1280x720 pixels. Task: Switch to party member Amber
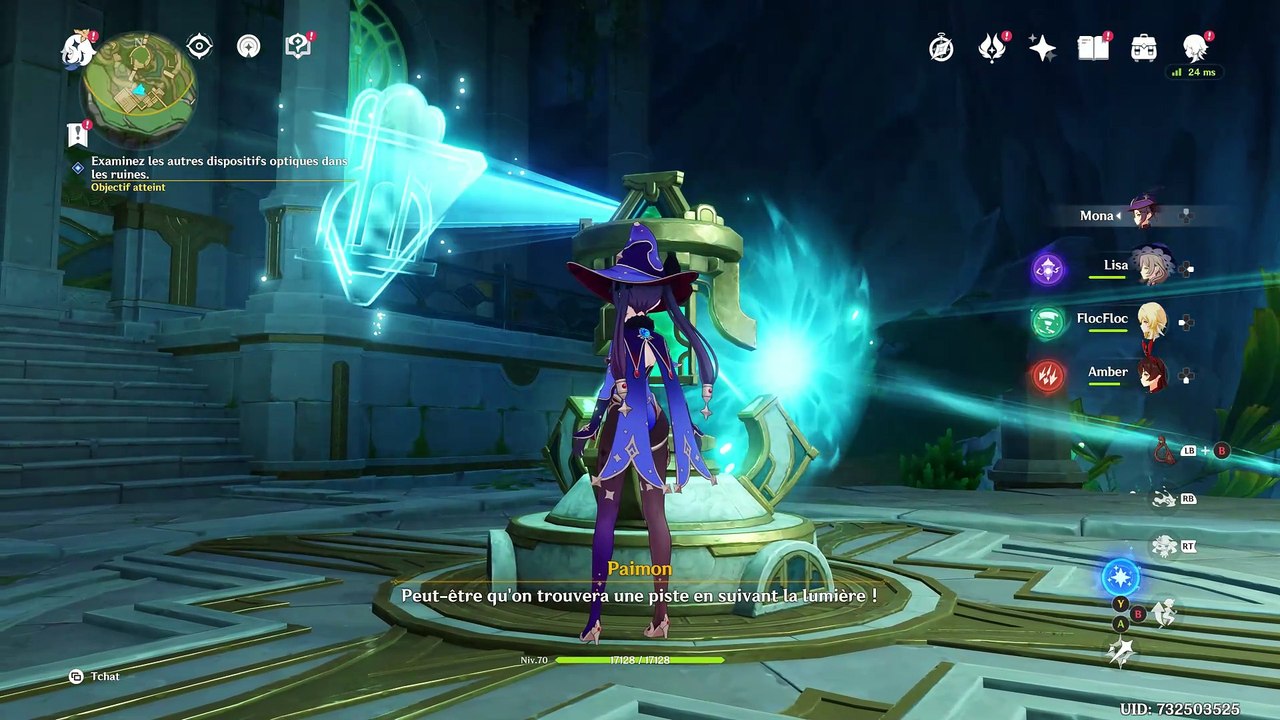tap(1150, 374)
